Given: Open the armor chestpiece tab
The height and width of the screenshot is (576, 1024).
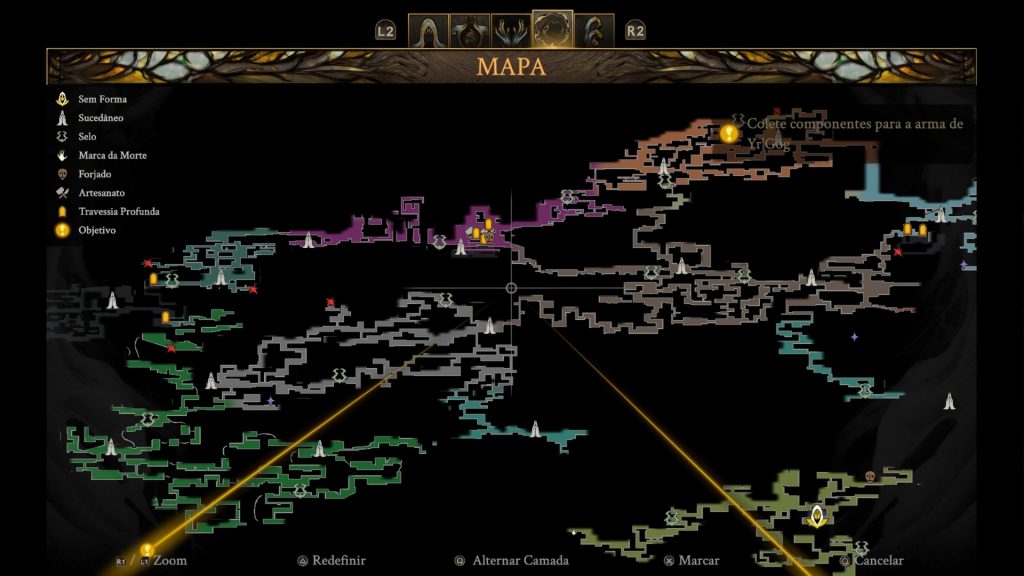Looking at the screenshot, I should pos(469,30).
